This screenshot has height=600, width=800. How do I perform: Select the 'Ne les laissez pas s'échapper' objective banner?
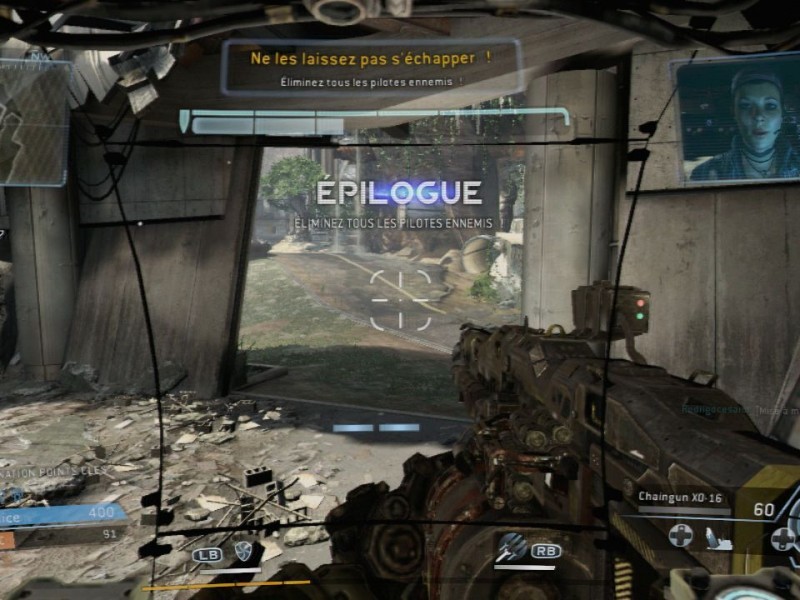(371, 66)
